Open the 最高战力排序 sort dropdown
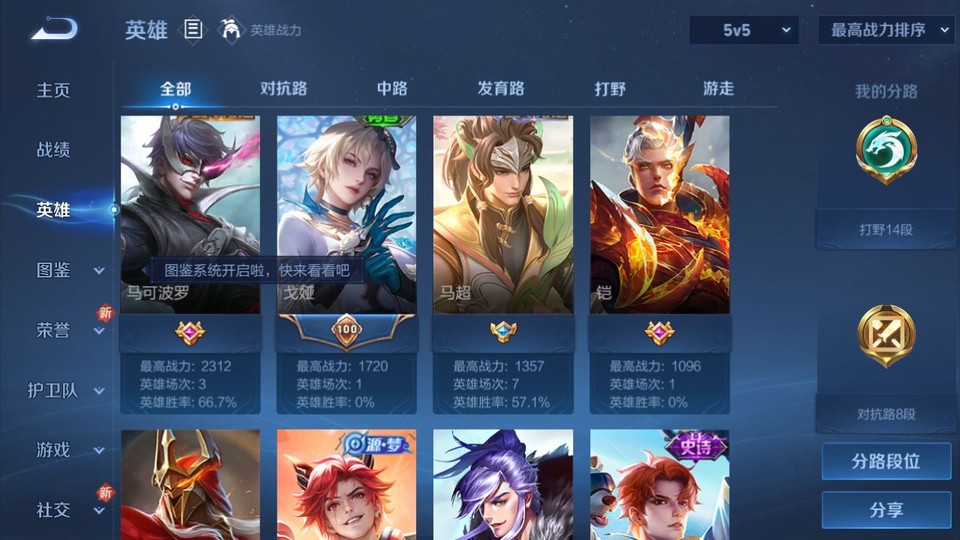The height and width of the screenshot is (540, 960). tap(886, 31)
